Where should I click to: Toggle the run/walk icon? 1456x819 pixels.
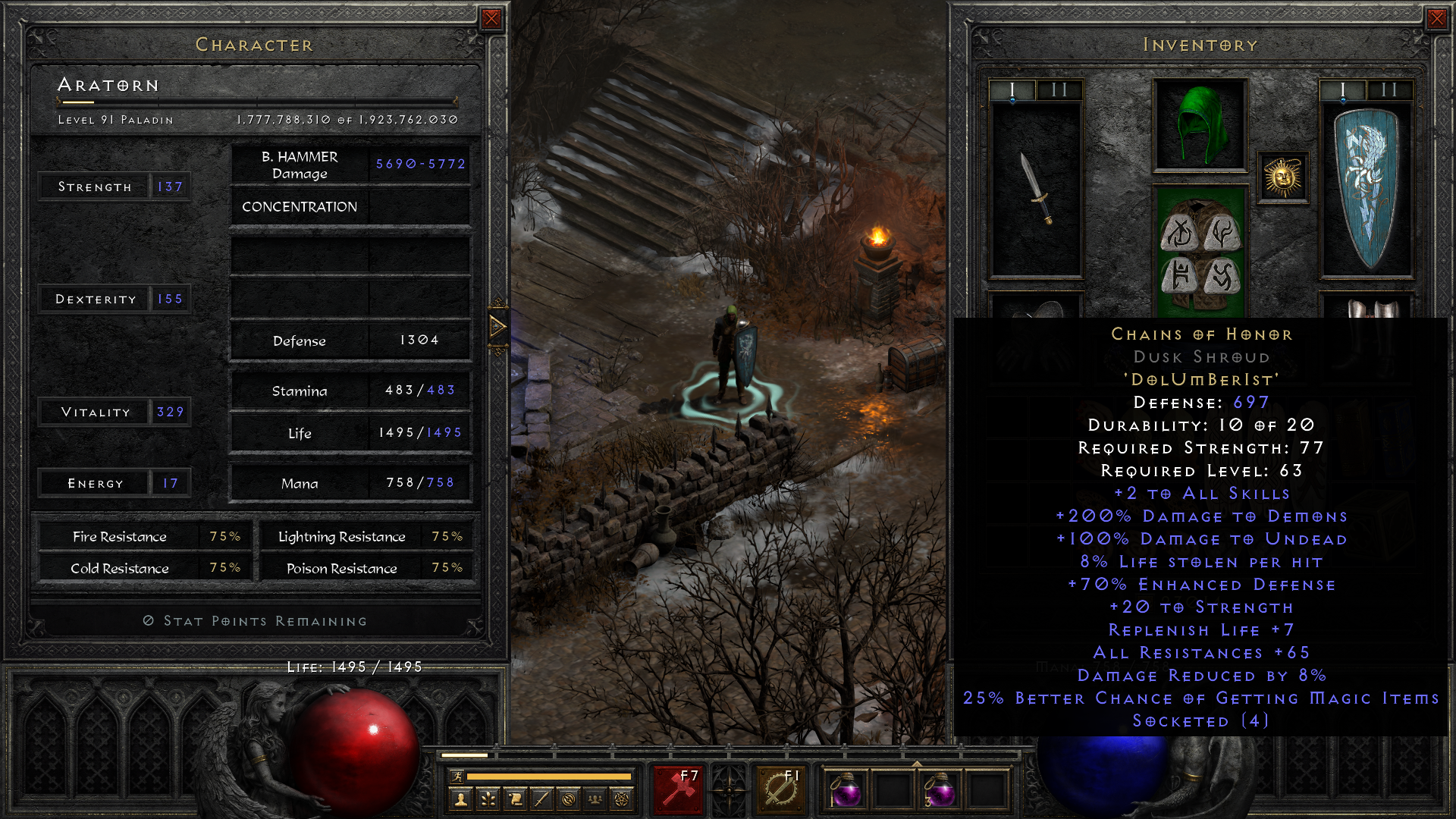tap(457, 777)
